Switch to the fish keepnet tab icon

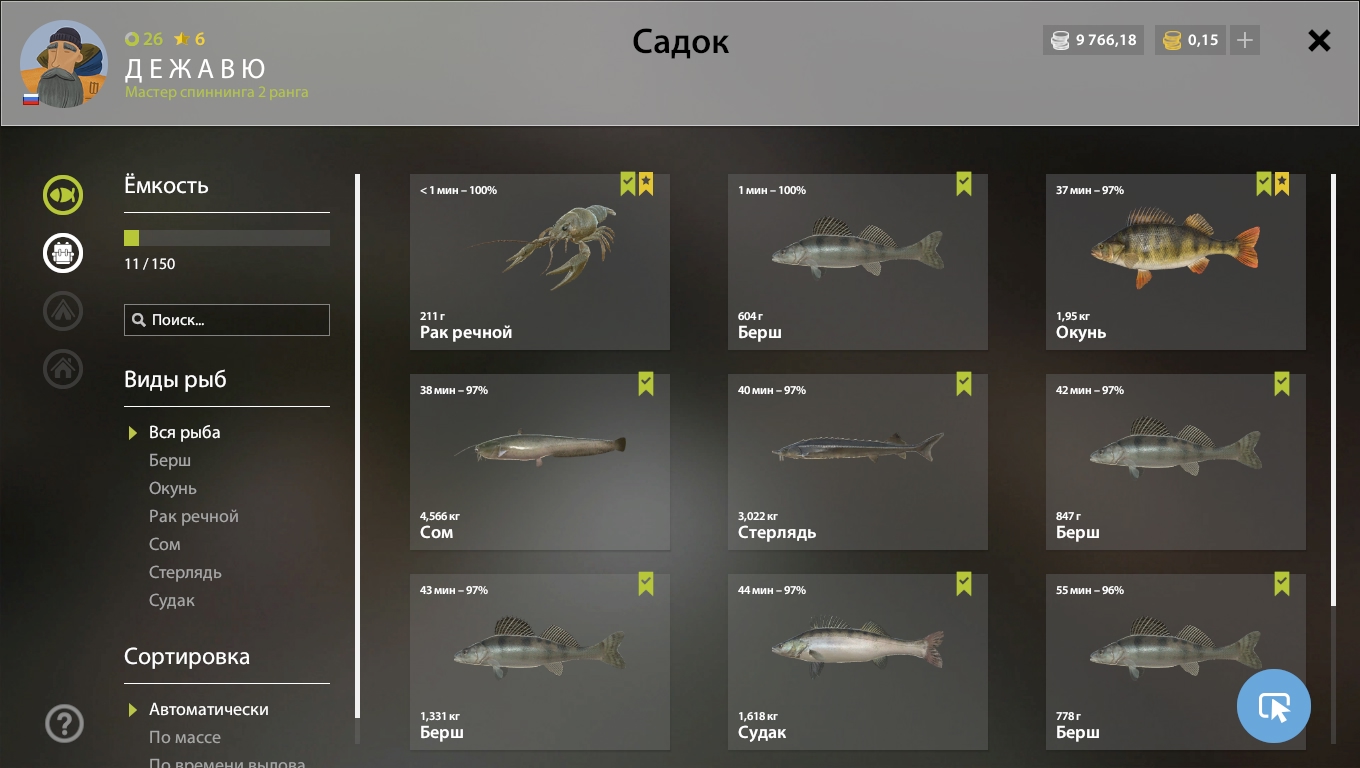(x=63, y=195)
